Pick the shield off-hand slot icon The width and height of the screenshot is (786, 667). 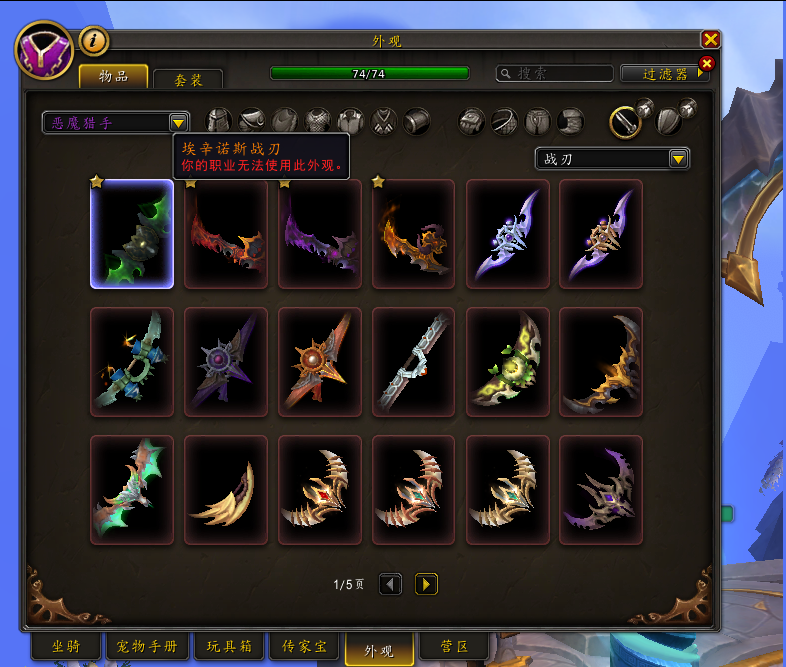click(x=669, y=122)
